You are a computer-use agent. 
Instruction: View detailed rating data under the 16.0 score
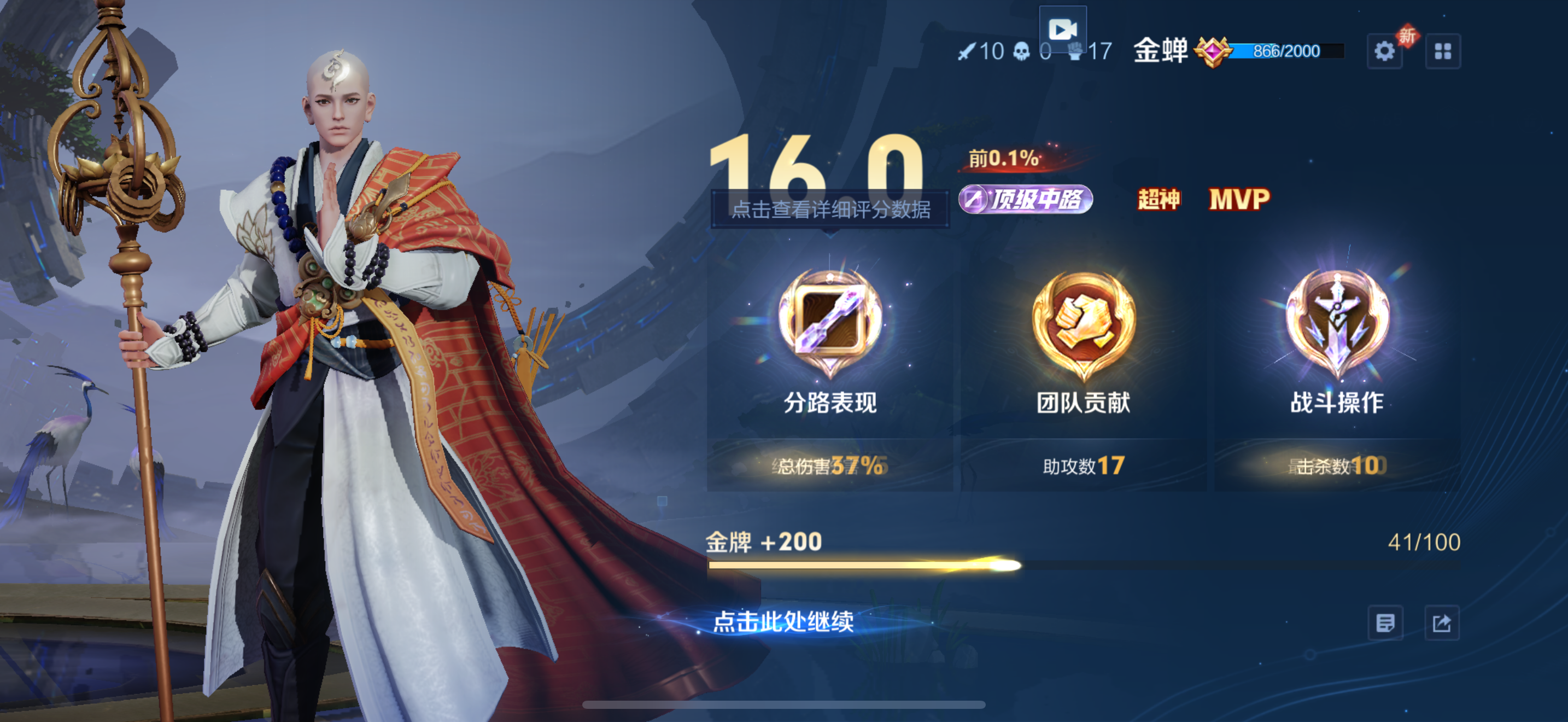pos(830,209)
